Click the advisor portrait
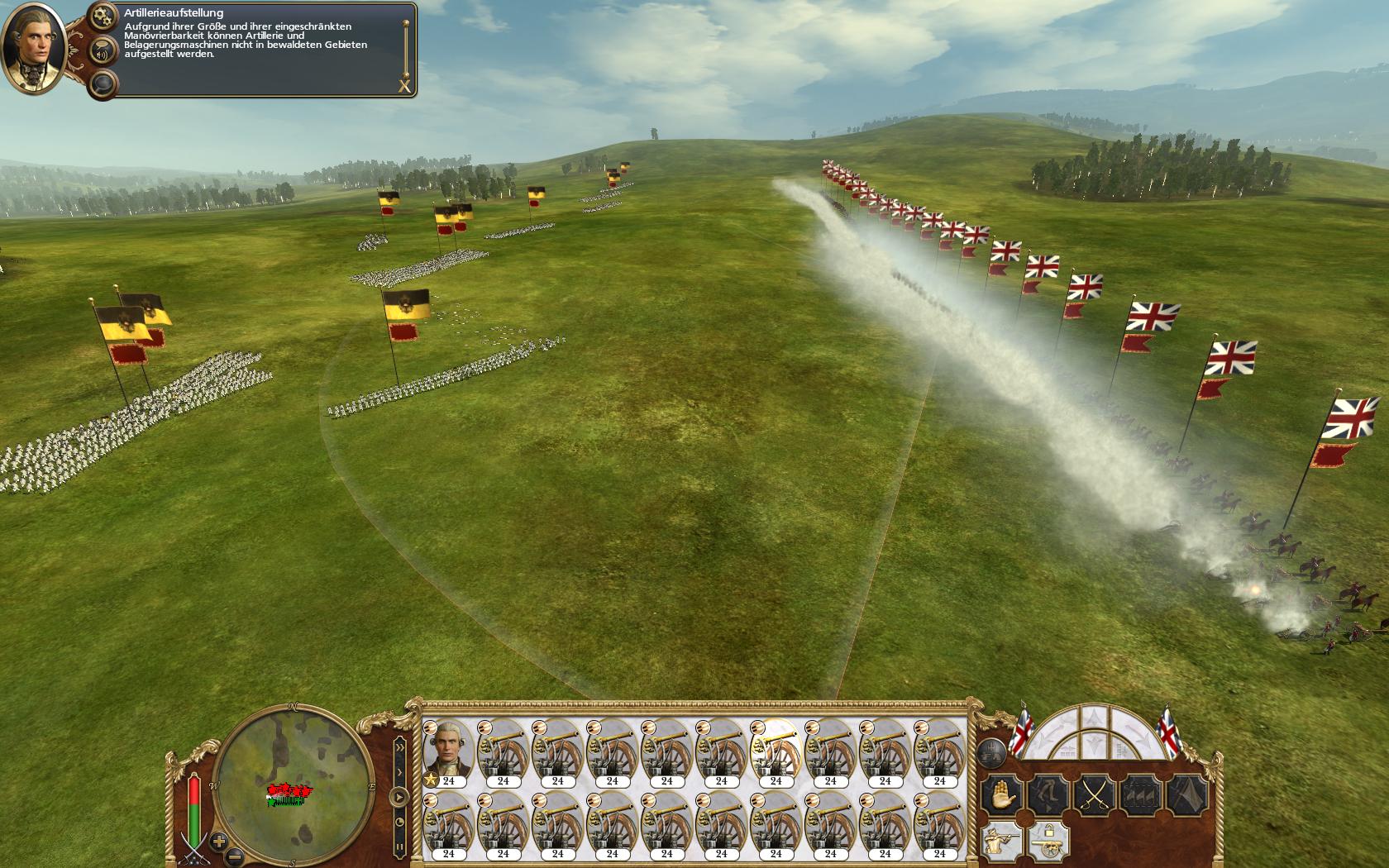This screenshot has height=868, width=1389. click(35, 48)
